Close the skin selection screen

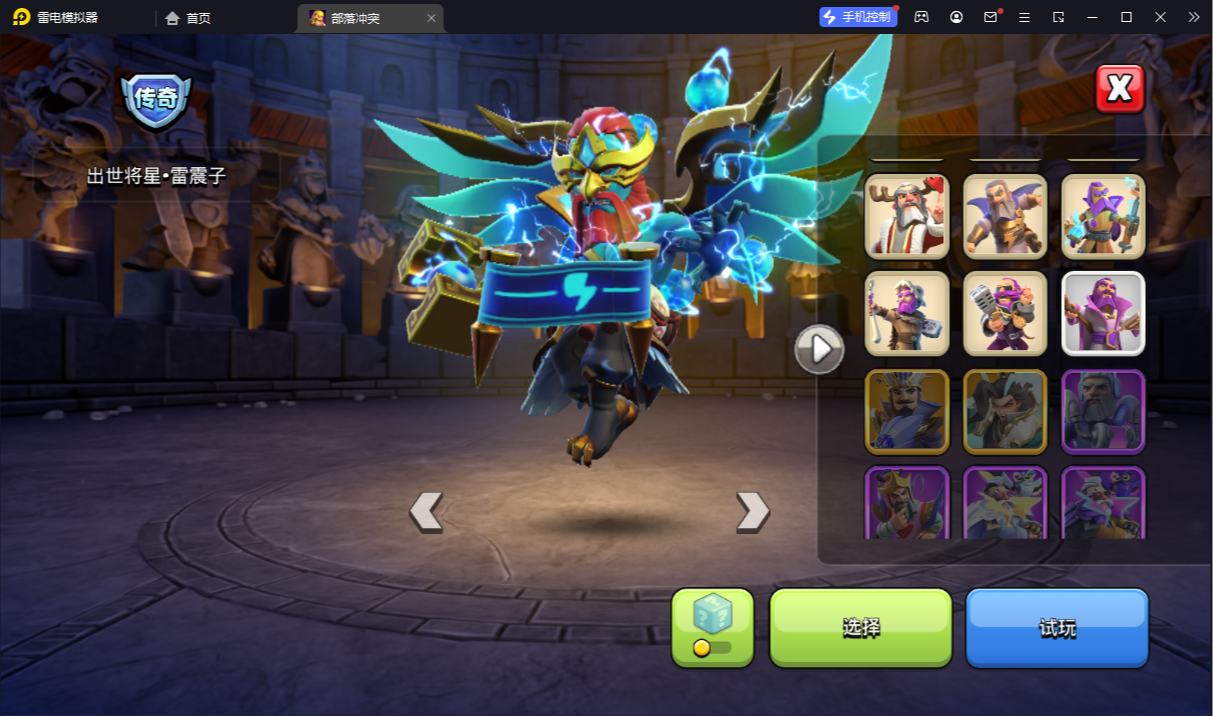coord(1119,89)
